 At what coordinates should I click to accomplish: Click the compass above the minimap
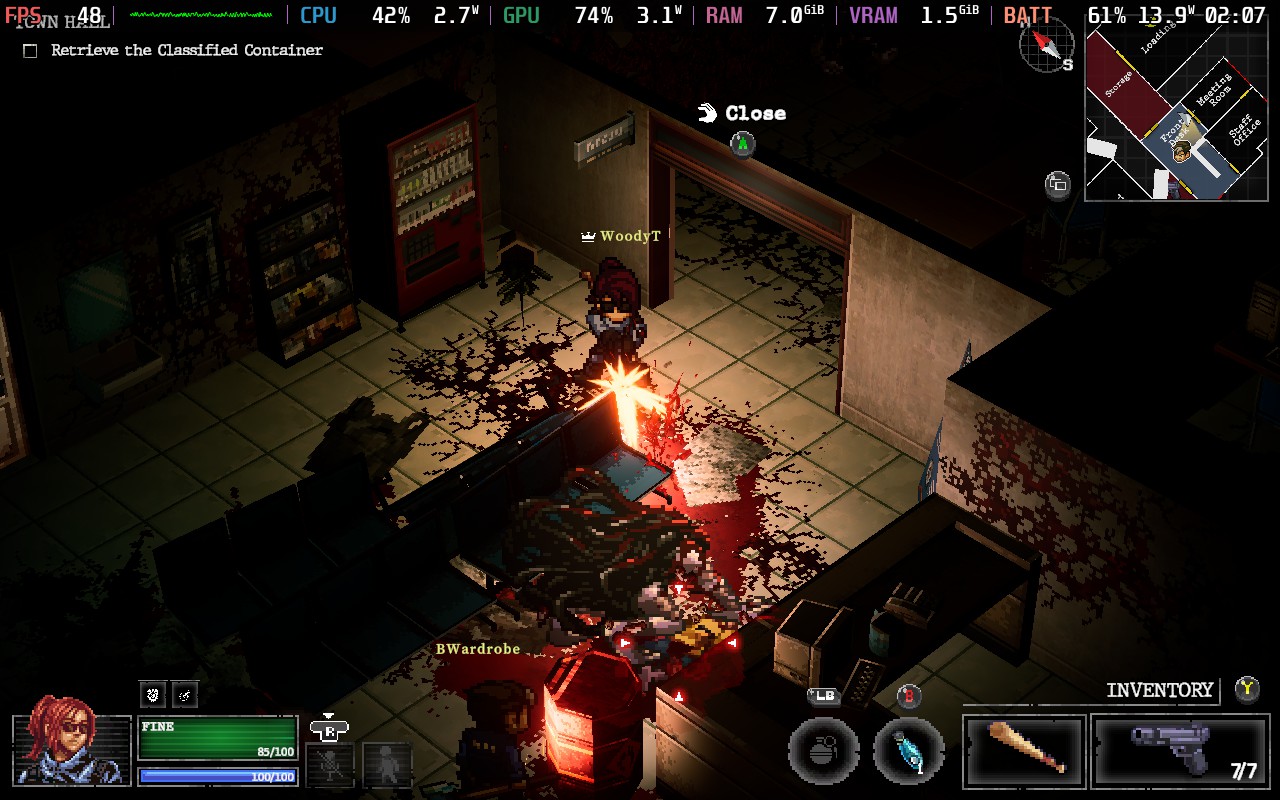(1046, 44)
